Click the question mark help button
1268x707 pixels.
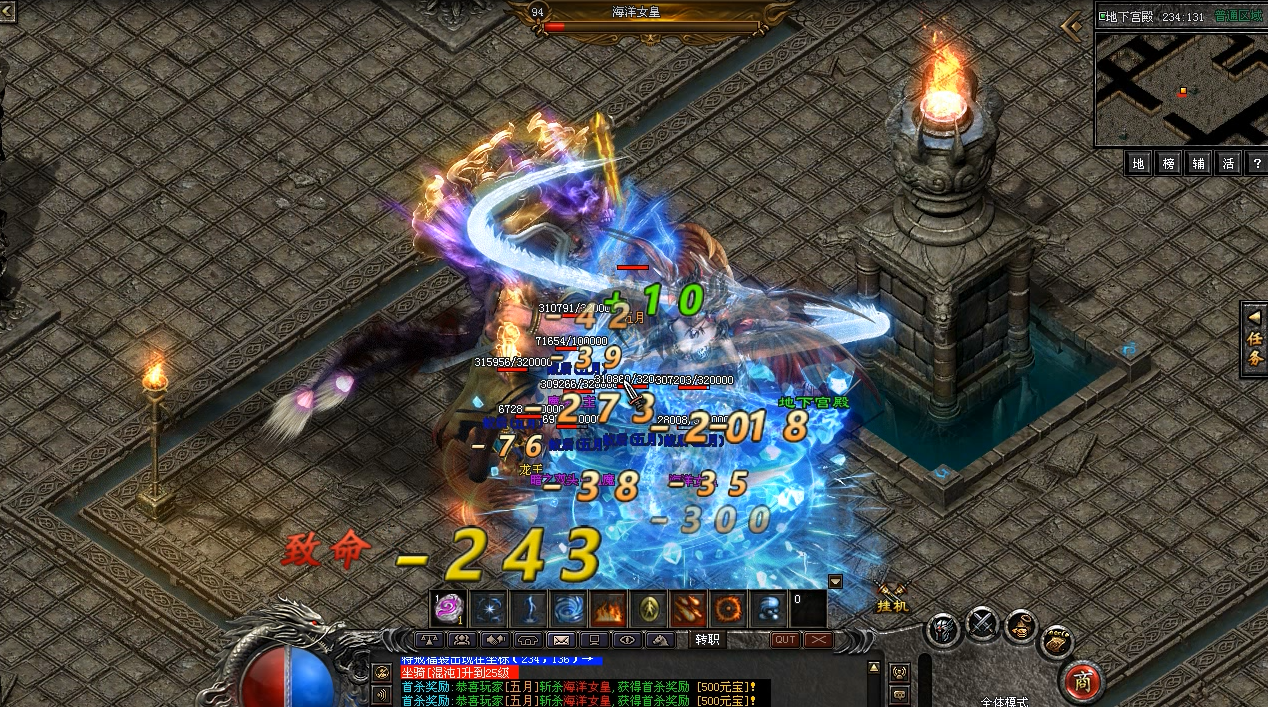coord(1257,163)
